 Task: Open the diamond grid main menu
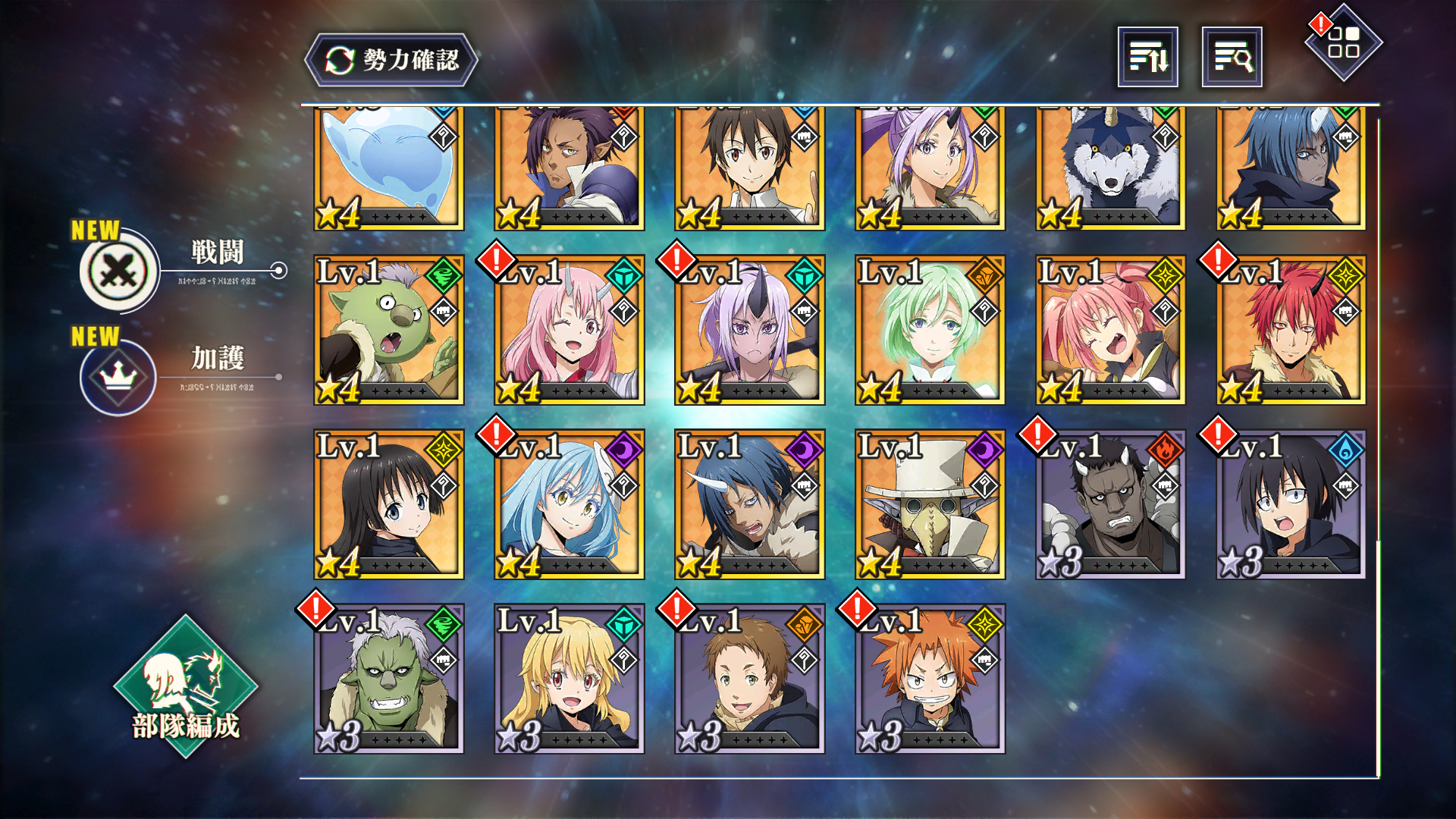click(1343, 43)
